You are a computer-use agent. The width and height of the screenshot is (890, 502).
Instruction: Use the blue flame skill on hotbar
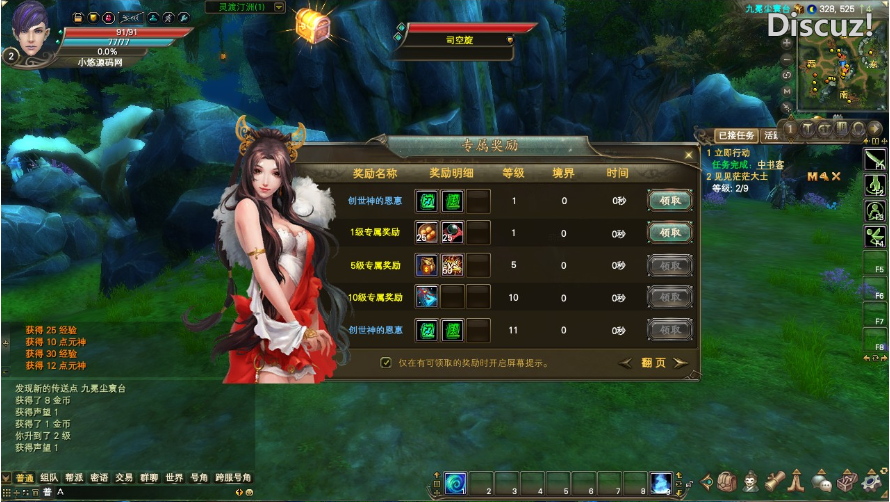[660, 484]
